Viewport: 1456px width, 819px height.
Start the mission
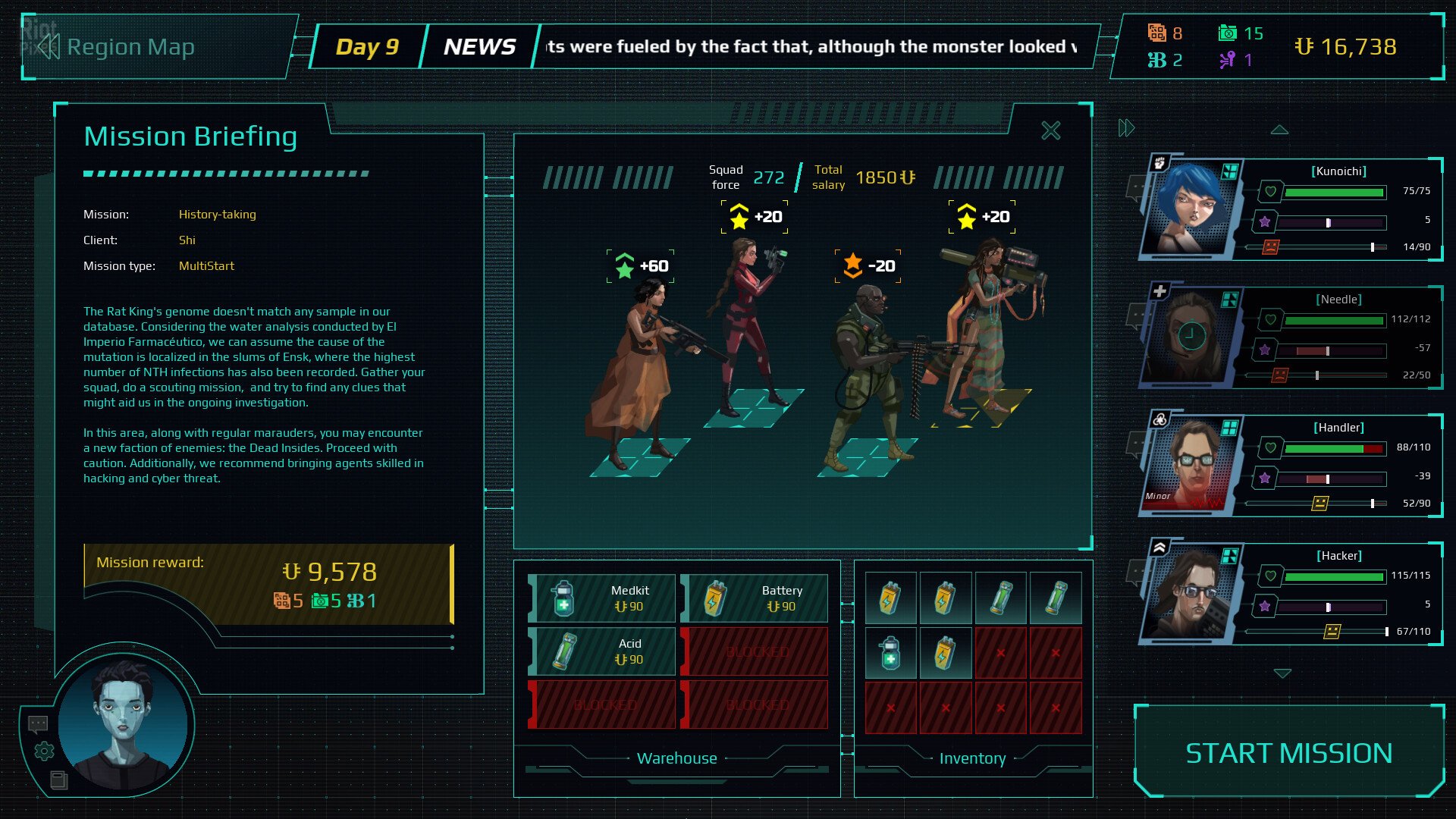point(1288,752)
